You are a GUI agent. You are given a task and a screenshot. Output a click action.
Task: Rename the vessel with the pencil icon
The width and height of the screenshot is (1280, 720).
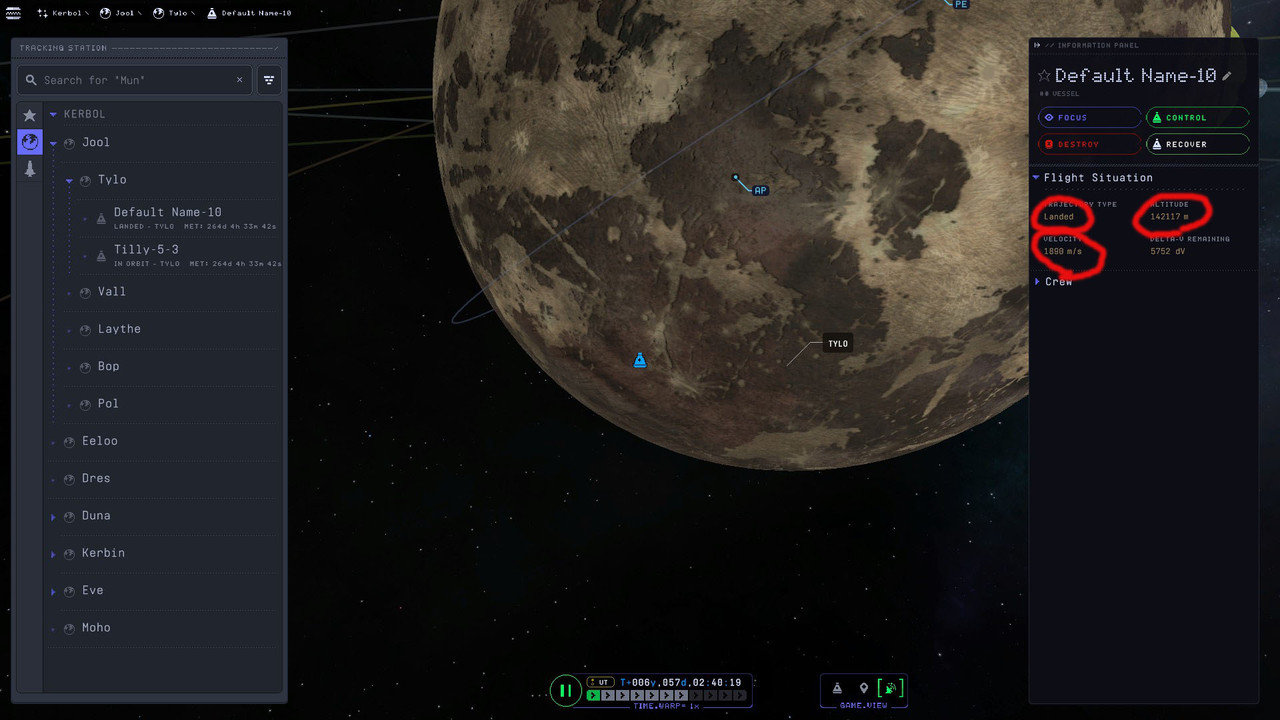pyautogui.click(x=1228, y=76)
